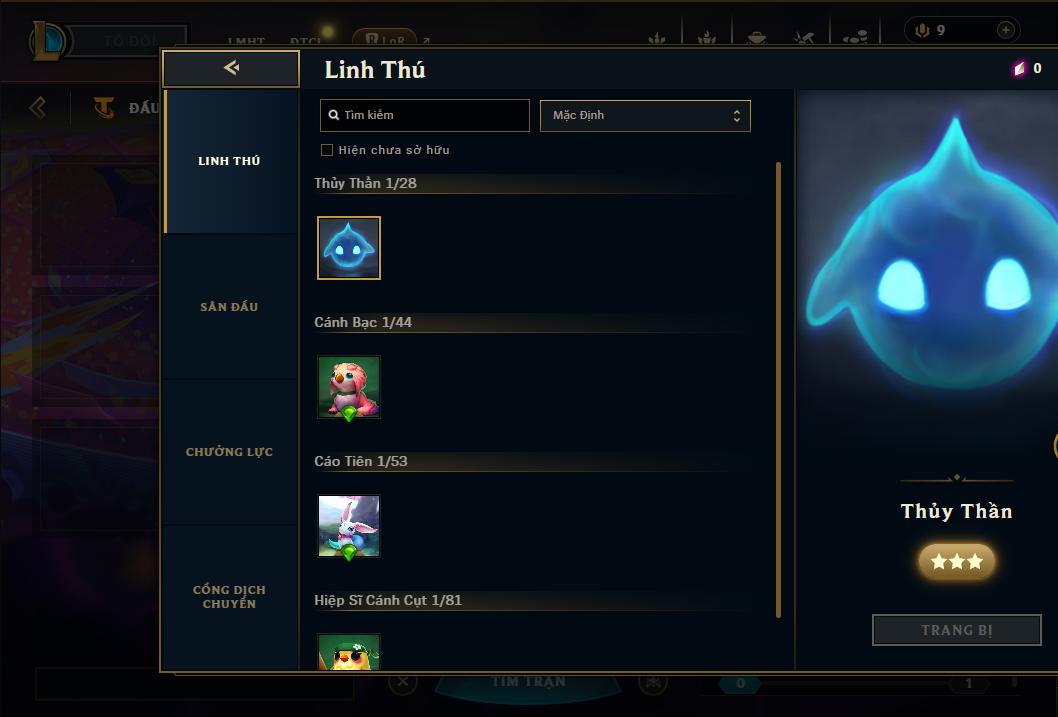This screenshot has width=1058, height=717.
Task: Select the Hiệp Sĩ Cánh Cụt thumbnail
Action: [349, 652]
